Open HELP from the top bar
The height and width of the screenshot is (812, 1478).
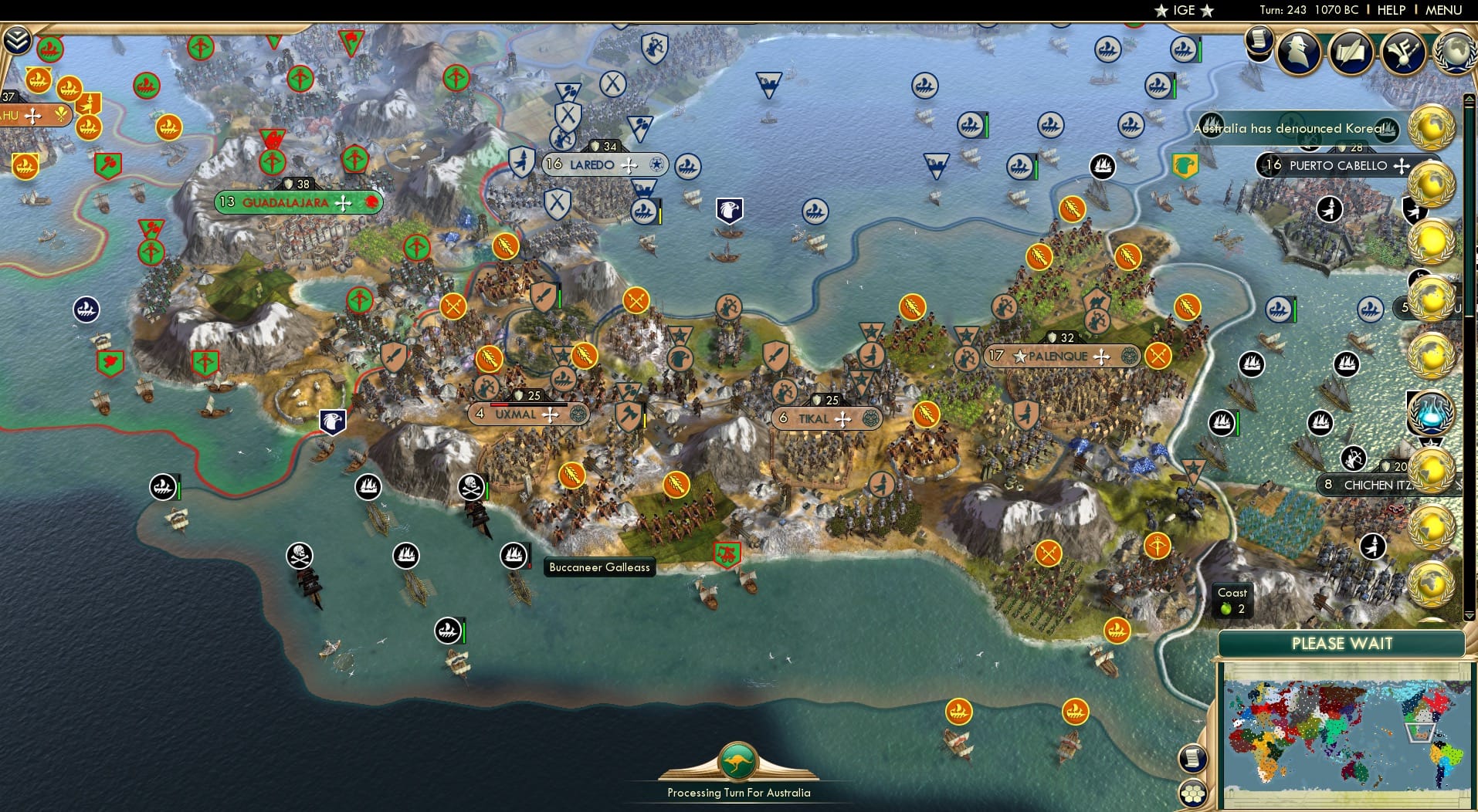point(1392,11)
